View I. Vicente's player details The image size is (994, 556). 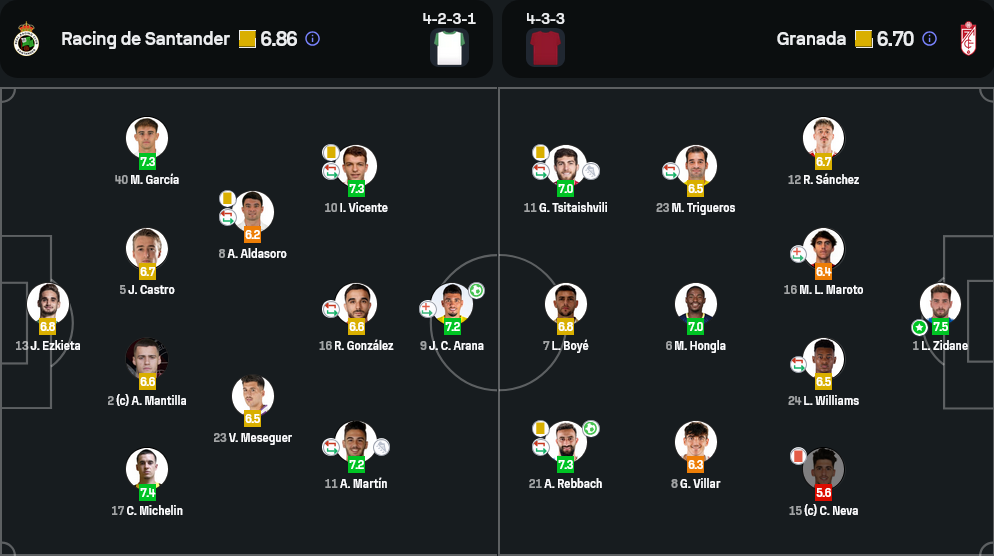357,167
